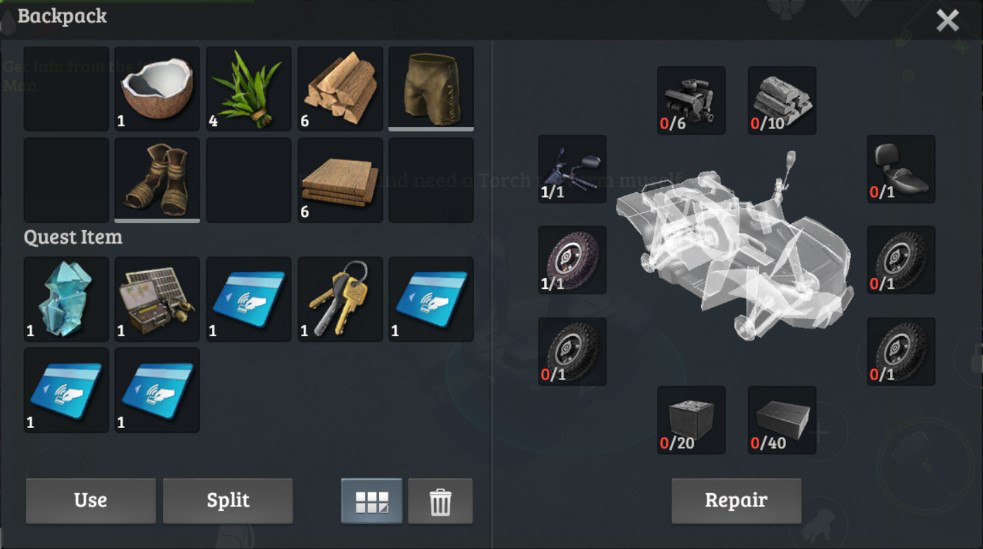Image resolution: width=983 pixels, height=549 pixels.
Task: Select the engine part slot
Action: (691, 100)
